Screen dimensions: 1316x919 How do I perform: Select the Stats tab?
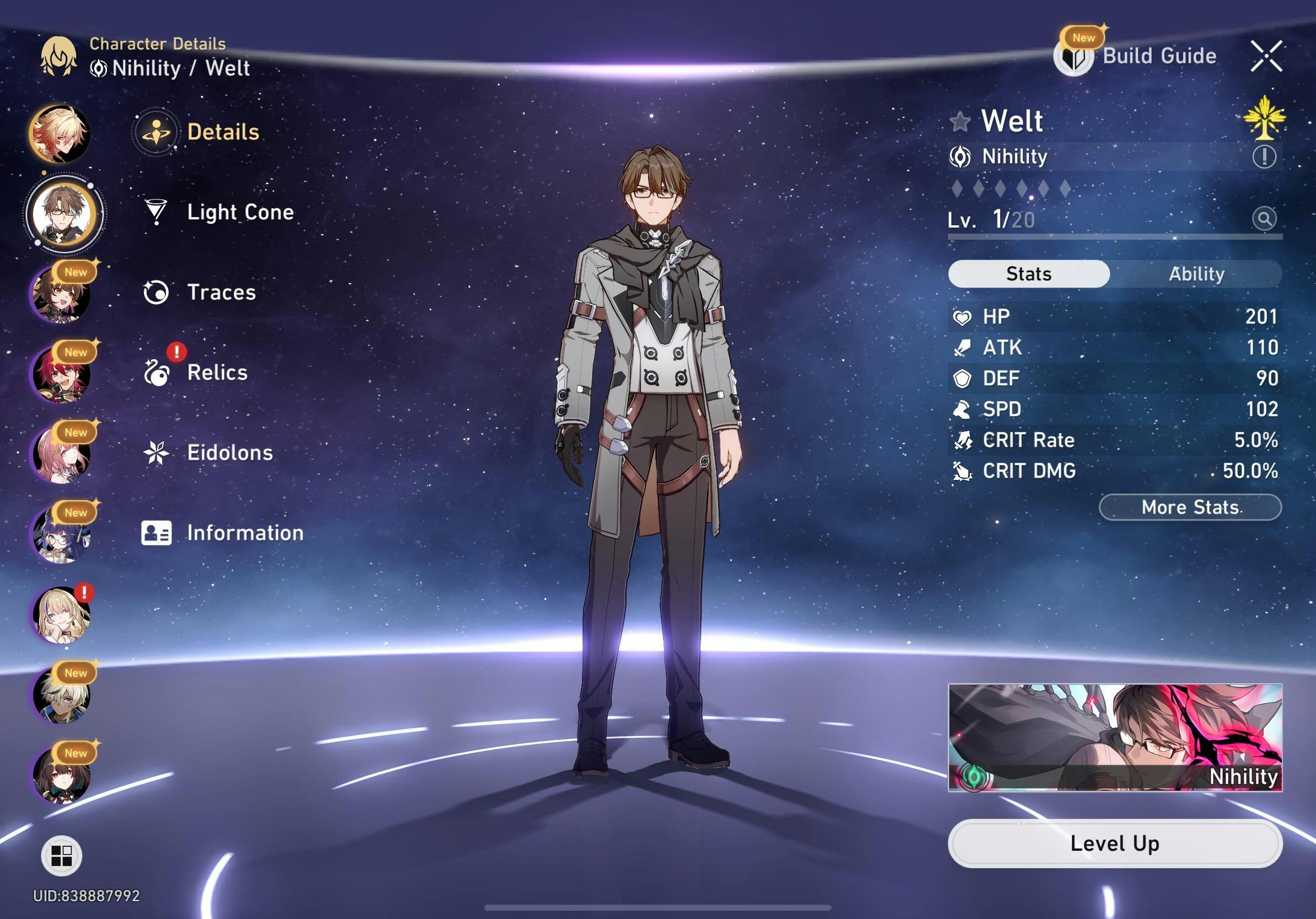pos(1028,274)
